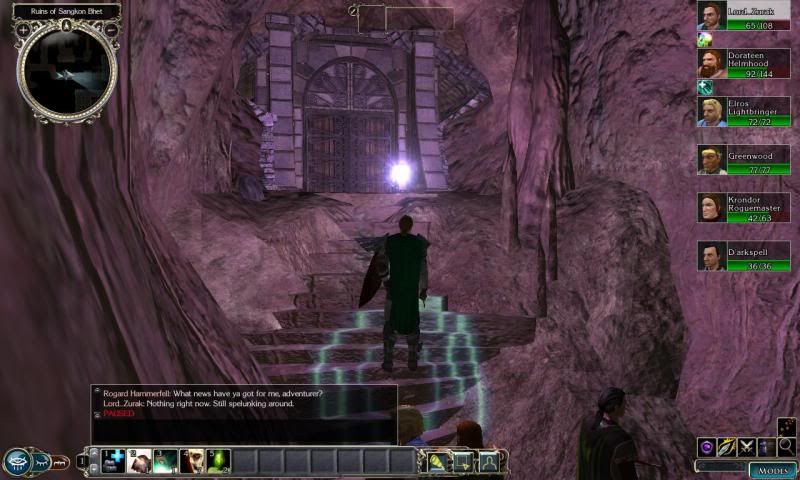Activate the purple orb icon
The image size is (800, 480).
[x=707, y=447]
